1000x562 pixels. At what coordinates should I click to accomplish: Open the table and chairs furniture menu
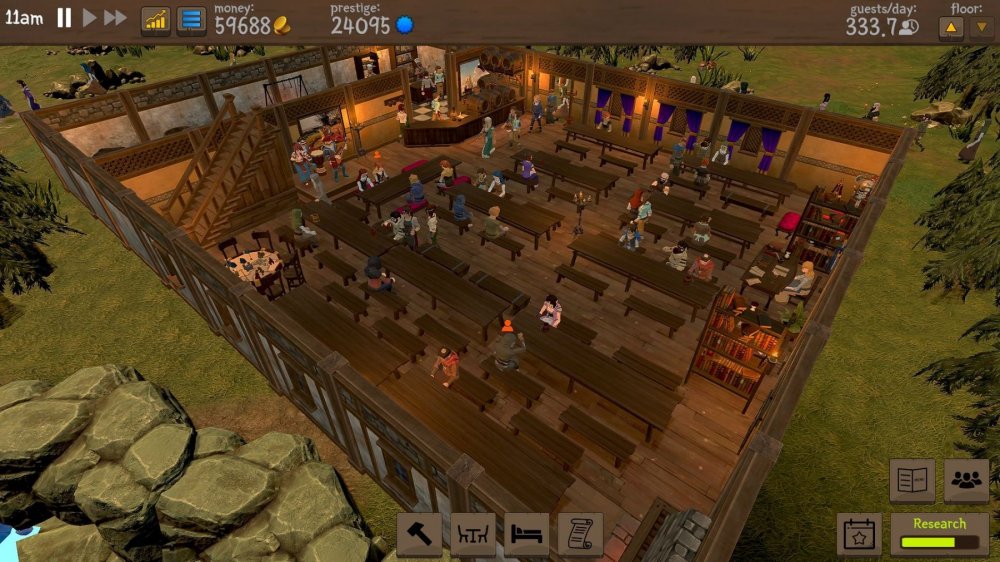click(473, 533)
